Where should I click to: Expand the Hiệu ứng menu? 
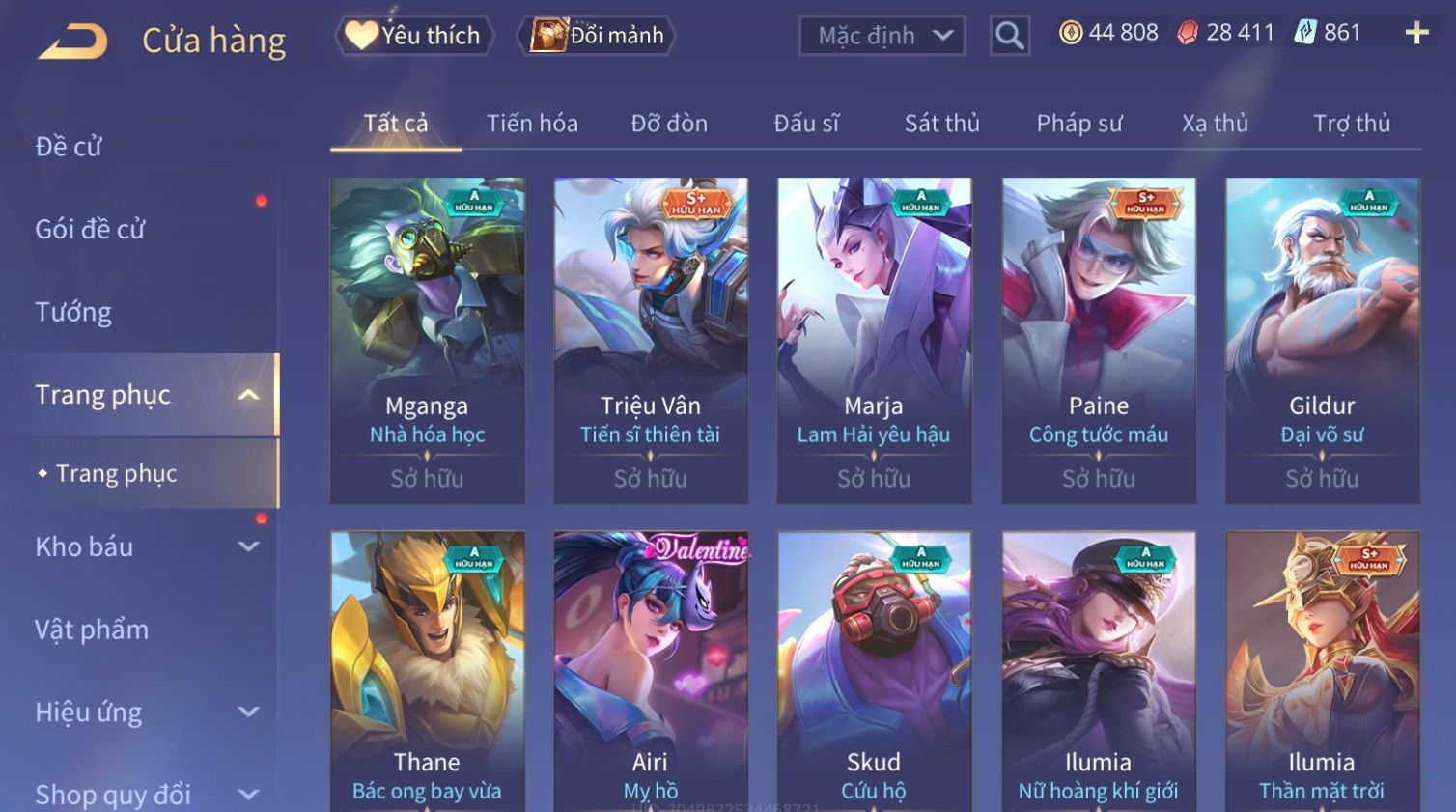point(145,713)
